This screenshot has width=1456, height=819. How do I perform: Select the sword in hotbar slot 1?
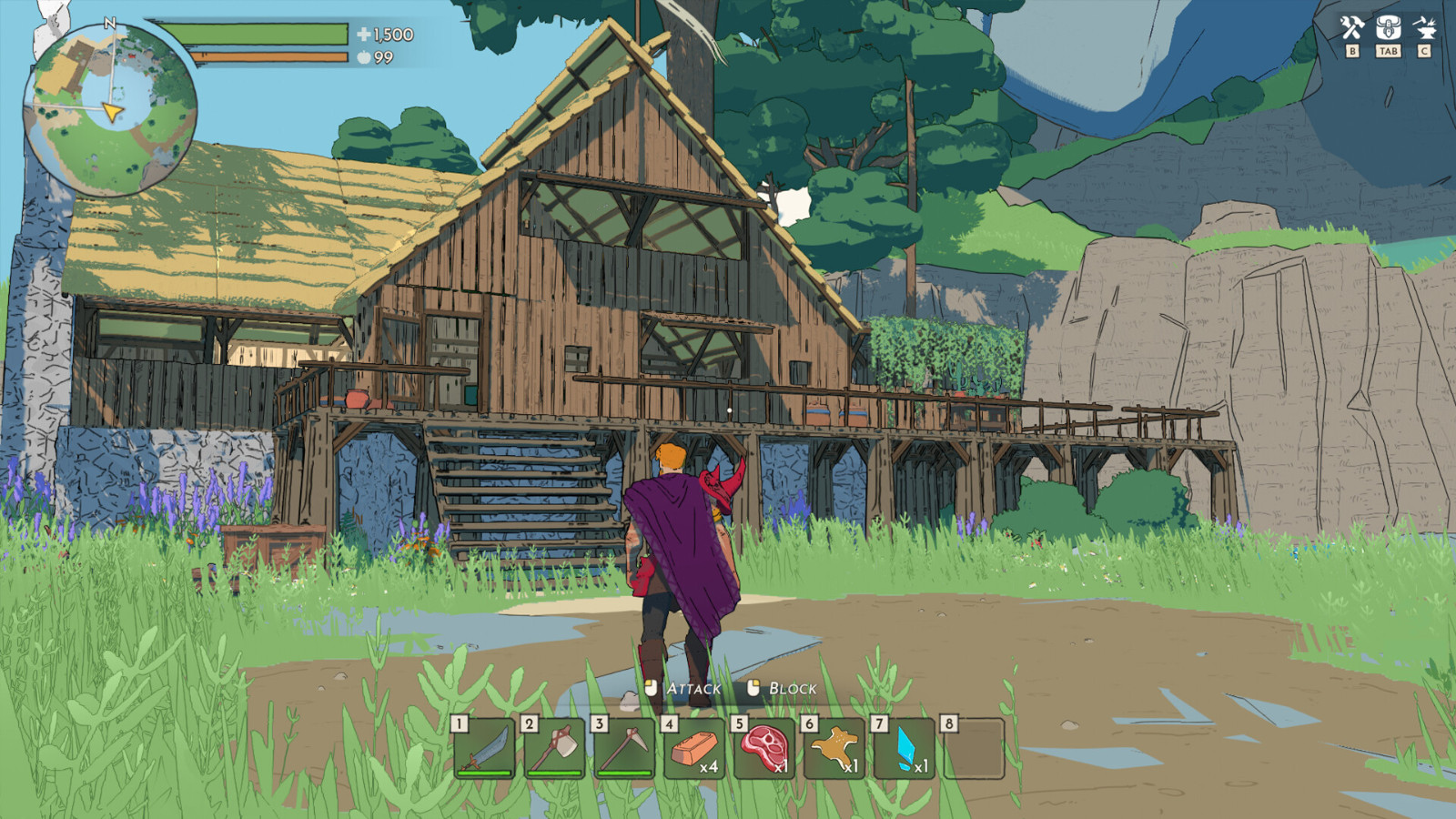(x=485, y=748)
